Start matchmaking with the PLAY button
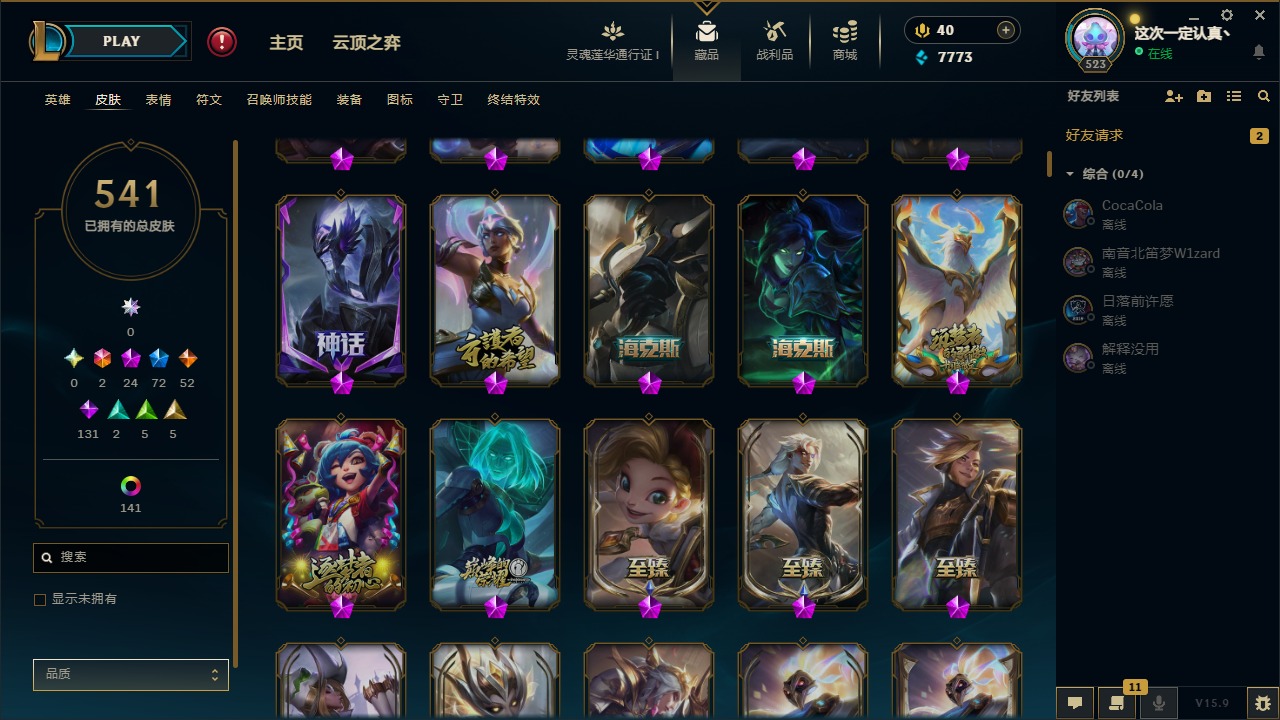 click(x=122, y=42)
